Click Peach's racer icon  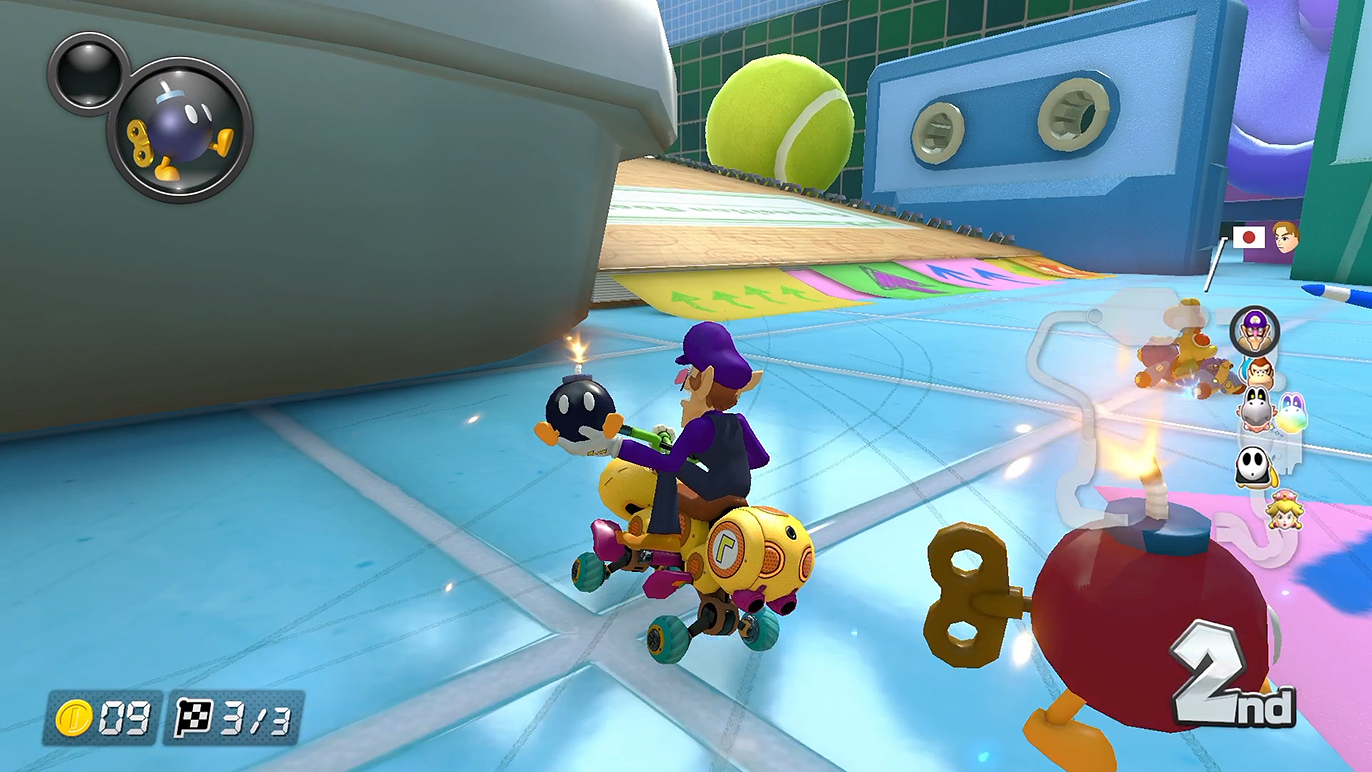[1282, 511]
